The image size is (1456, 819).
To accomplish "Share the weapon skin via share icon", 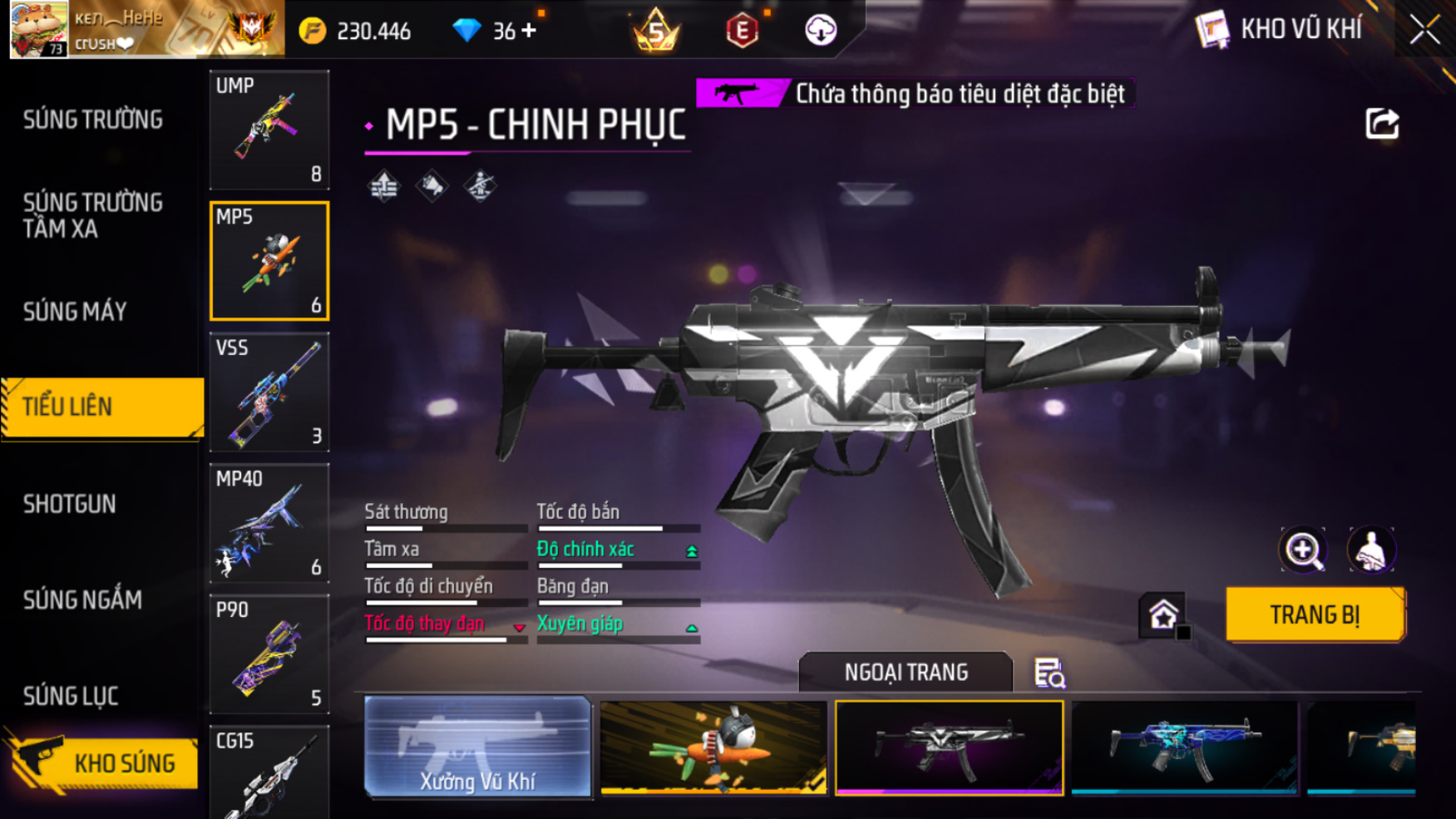I will tap(1382, 125).
